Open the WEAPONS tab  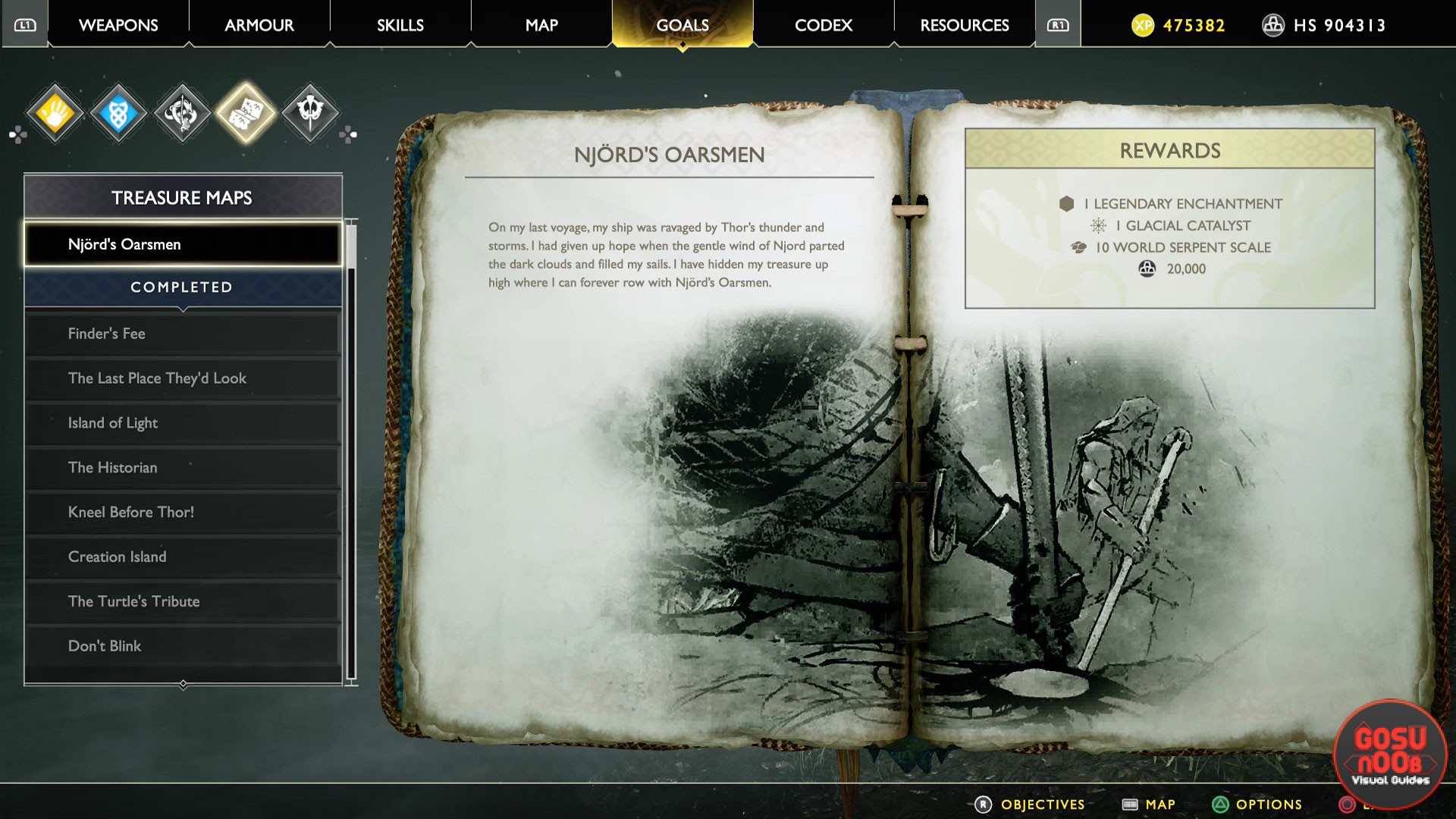tap(117, 25)
